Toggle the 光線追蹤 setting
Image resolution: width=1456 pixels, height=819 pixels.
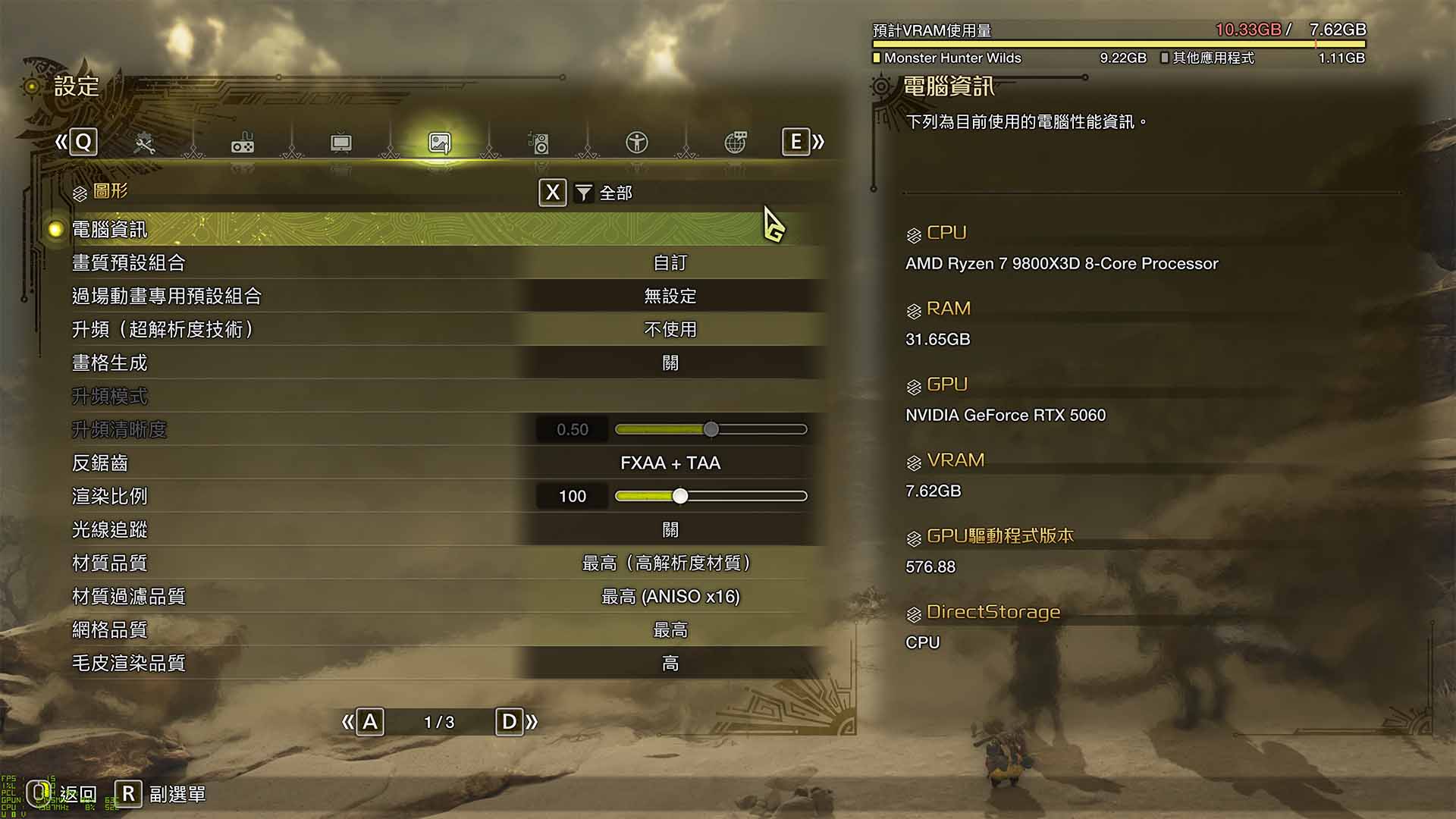tap(670, 530)
